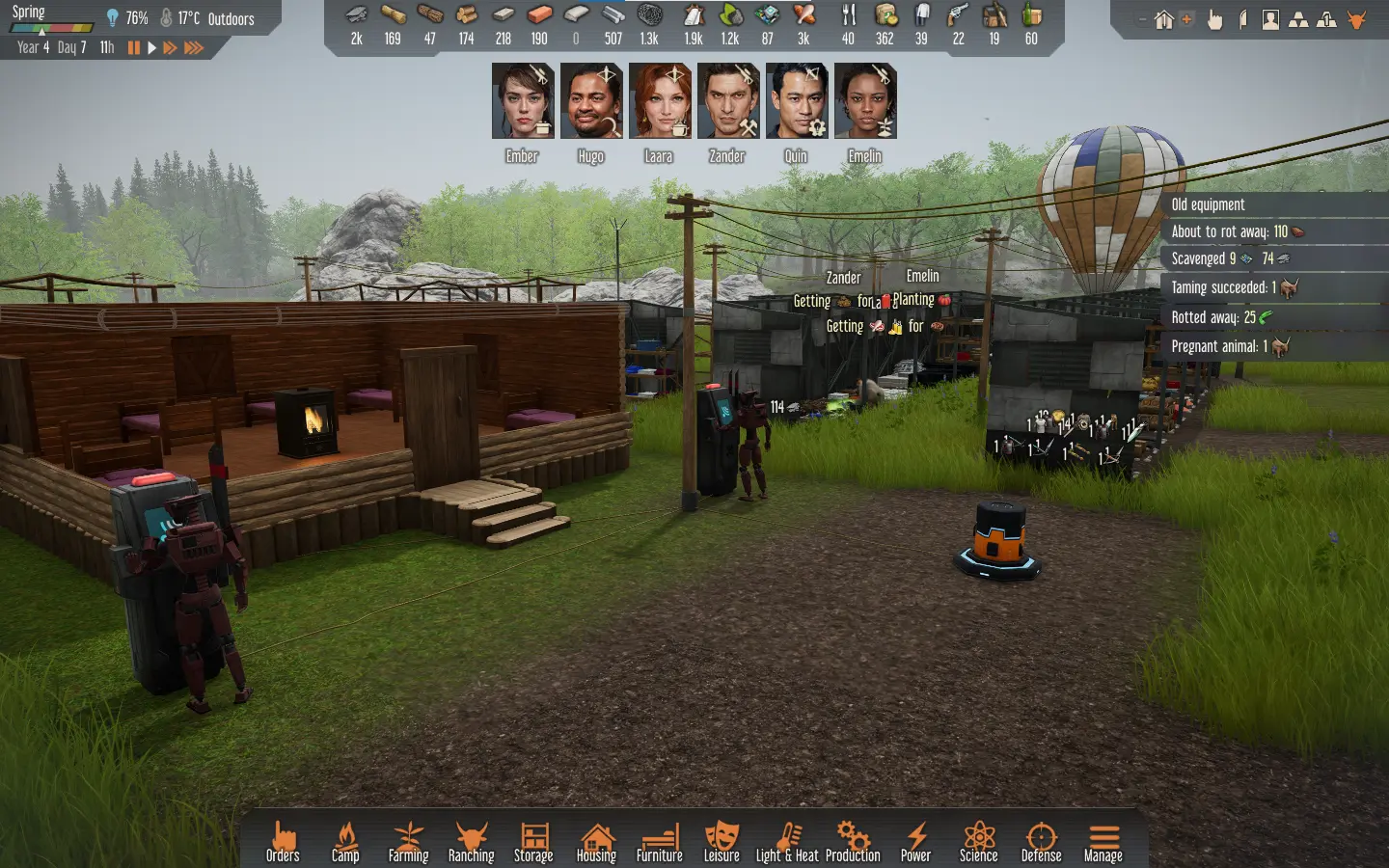Screen dimensions: 1389x868
Task: Pause the game speed
Action: point(134,47)
